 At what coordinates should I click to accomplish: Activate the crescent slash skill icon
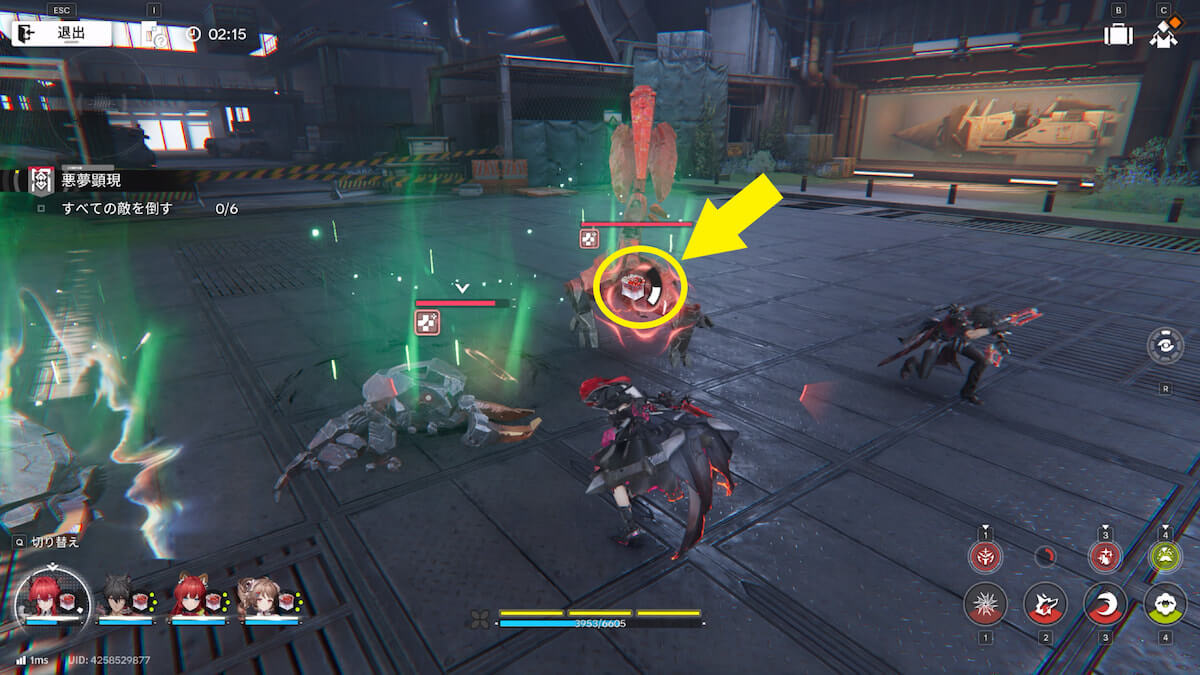[x=1105, y=605]
